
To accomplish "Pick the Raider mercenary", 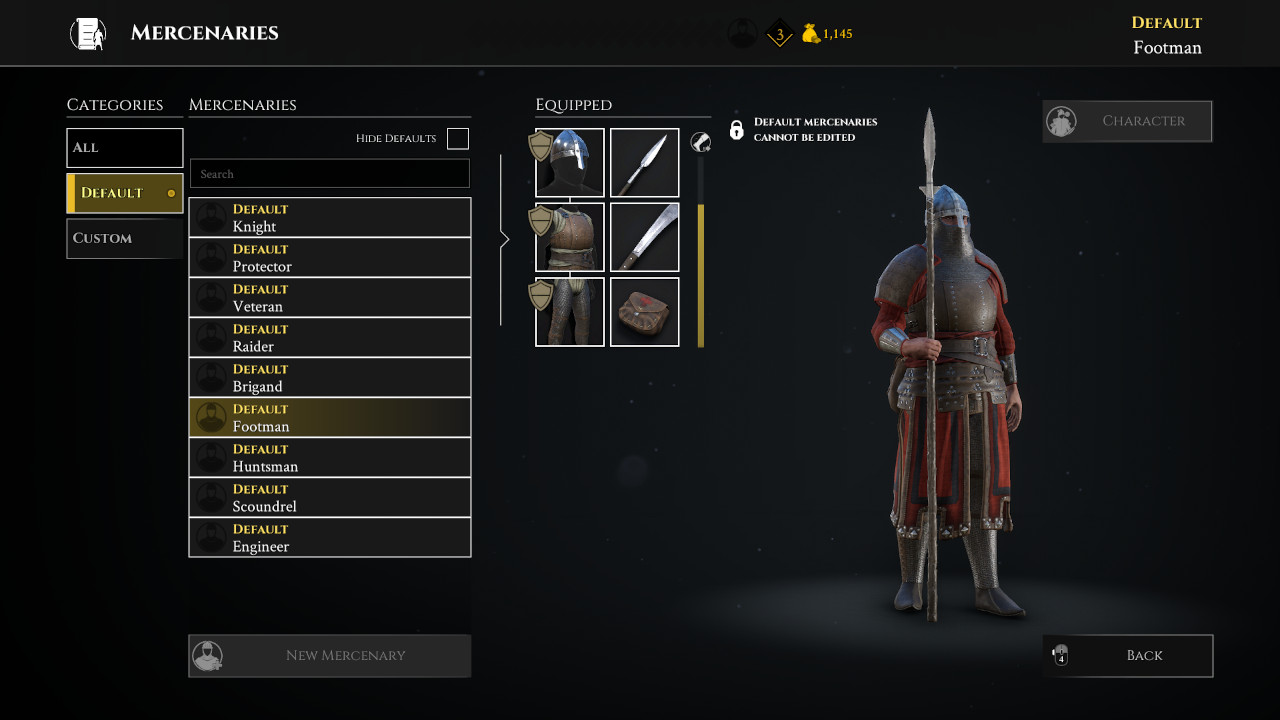I will [x=330, y=337].
